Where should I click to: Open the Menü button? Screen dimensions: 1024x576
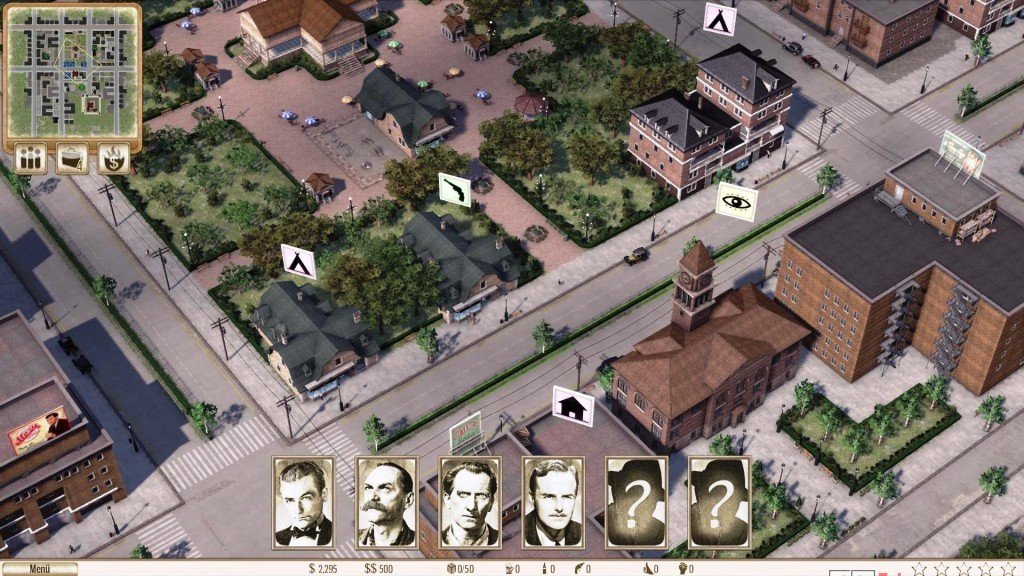pyautogui.click(x=39, y=569)
